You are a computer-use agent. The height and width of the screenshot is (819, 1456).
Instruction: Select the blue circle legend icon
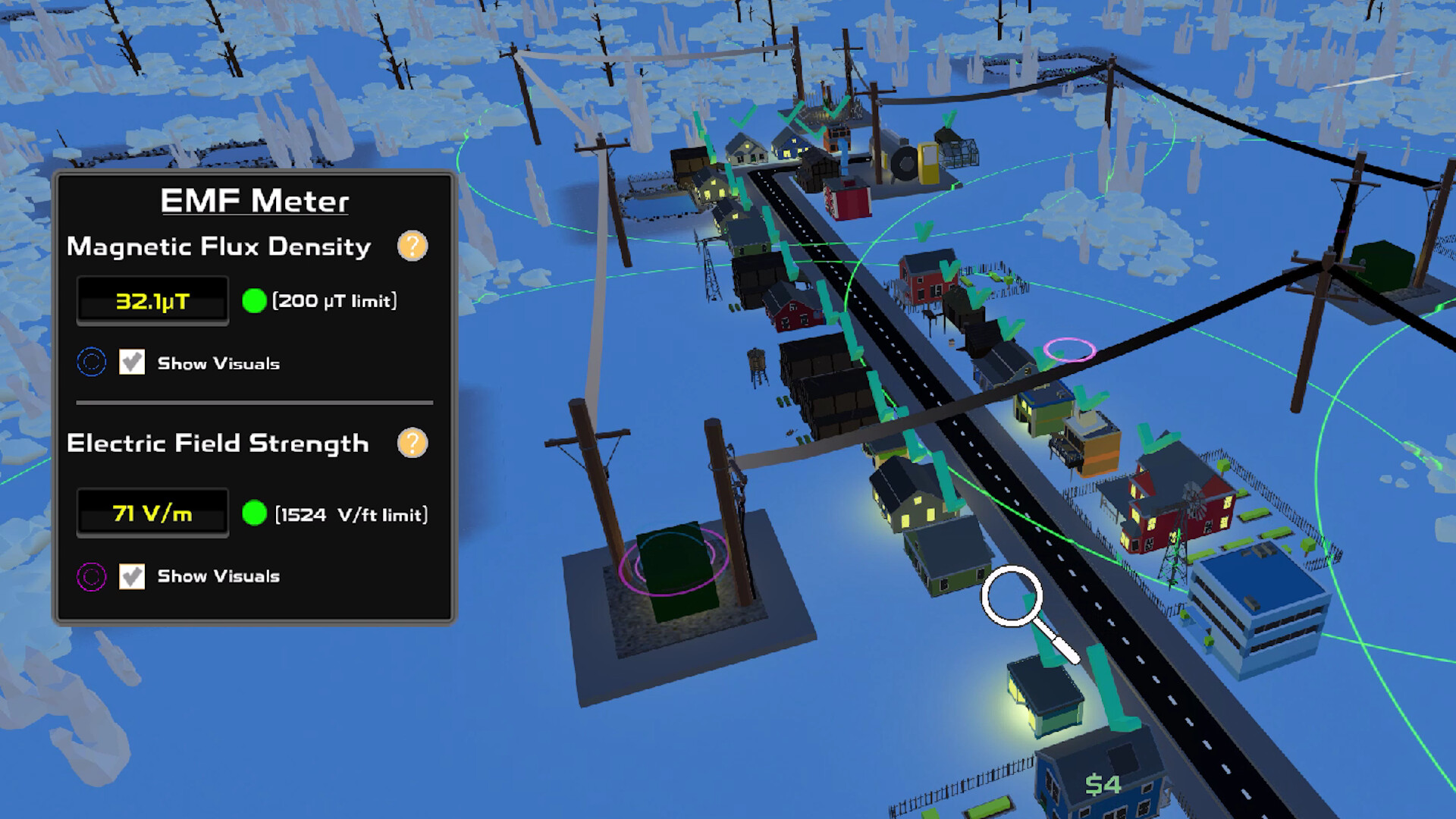pos(91,362)
